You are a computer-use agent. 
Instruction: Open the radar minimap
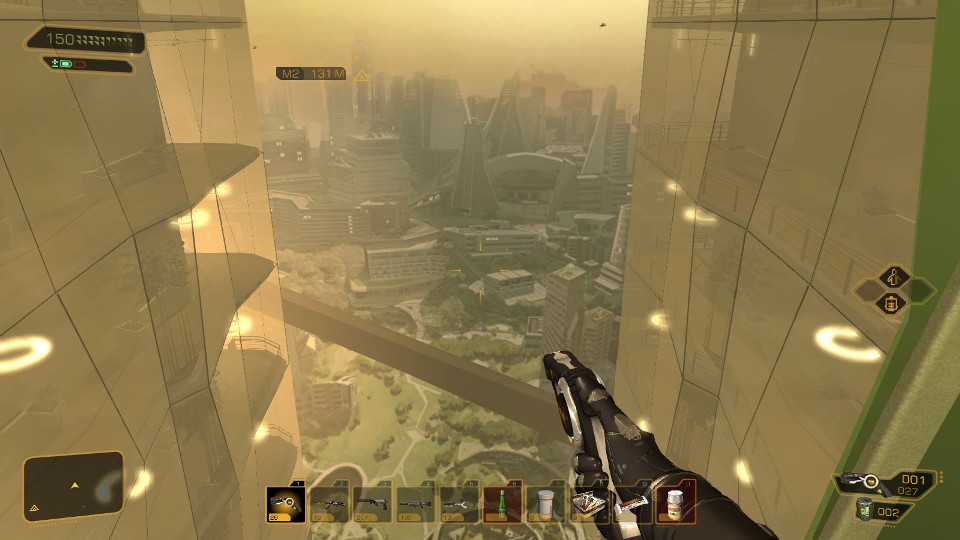[74, 487]
